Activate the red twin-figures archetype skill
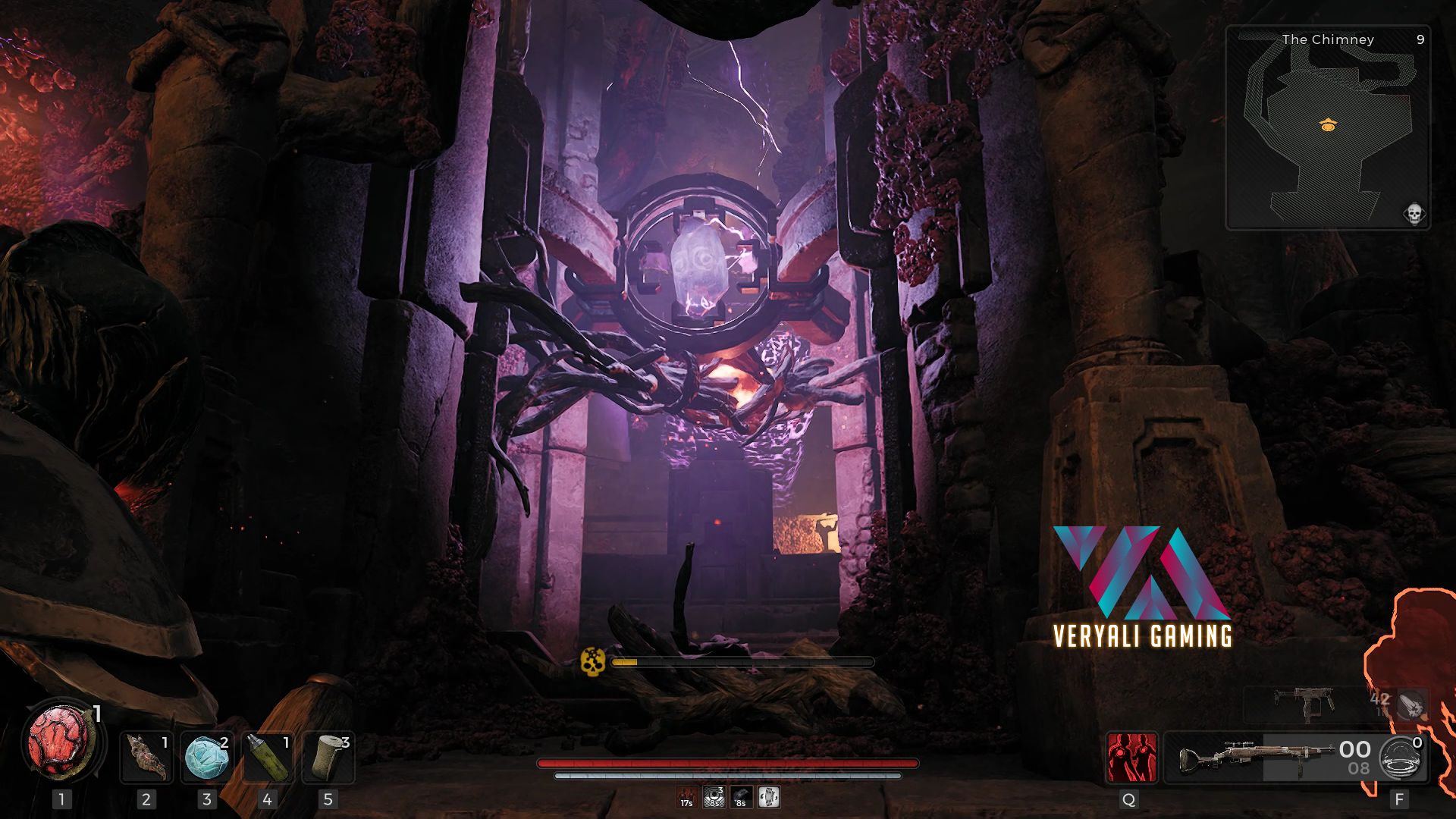Image resolution: width=1456 pixels, height=819 pixels. (1131, 757)
